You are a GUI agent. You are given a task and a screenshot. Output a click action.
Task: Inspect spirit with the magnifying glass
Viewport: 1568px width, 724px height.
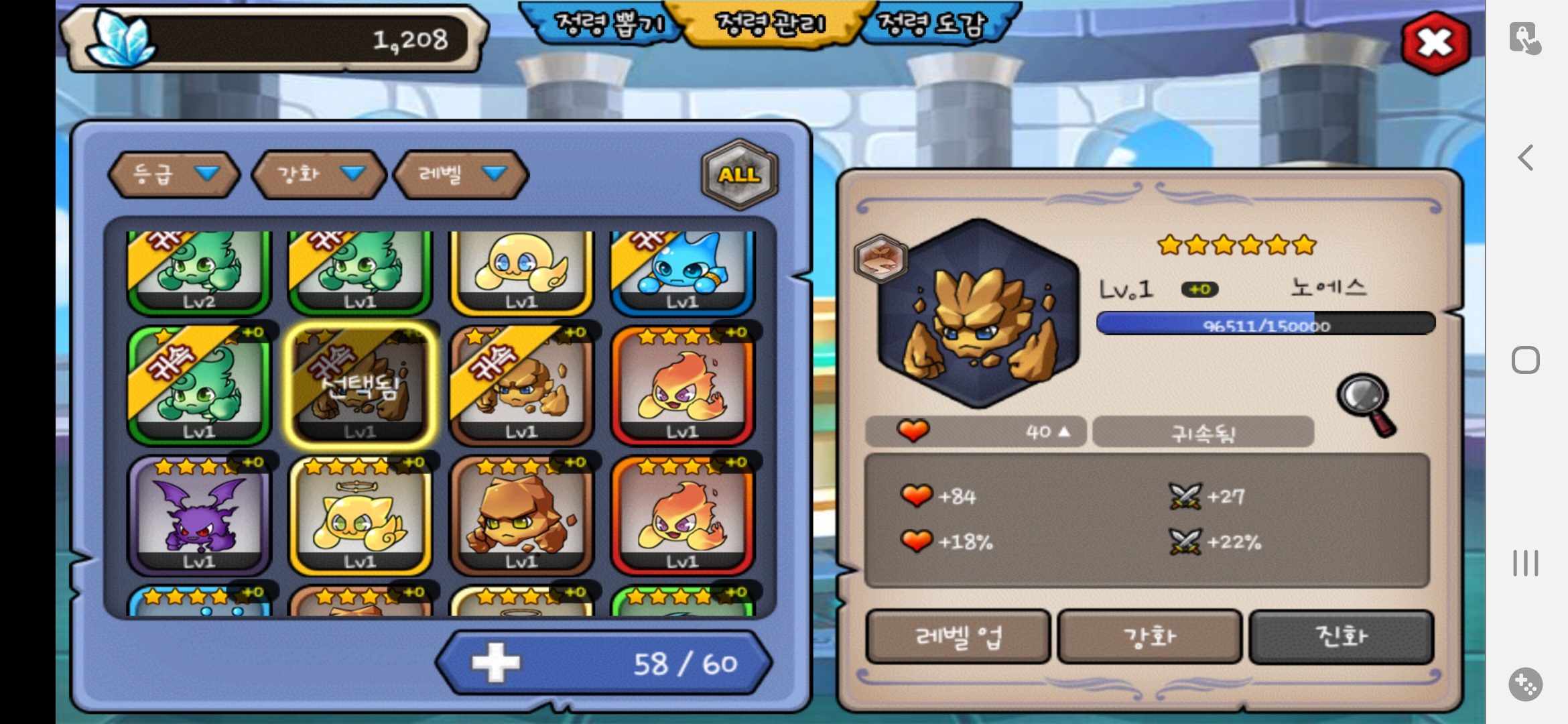[1367, 404]
